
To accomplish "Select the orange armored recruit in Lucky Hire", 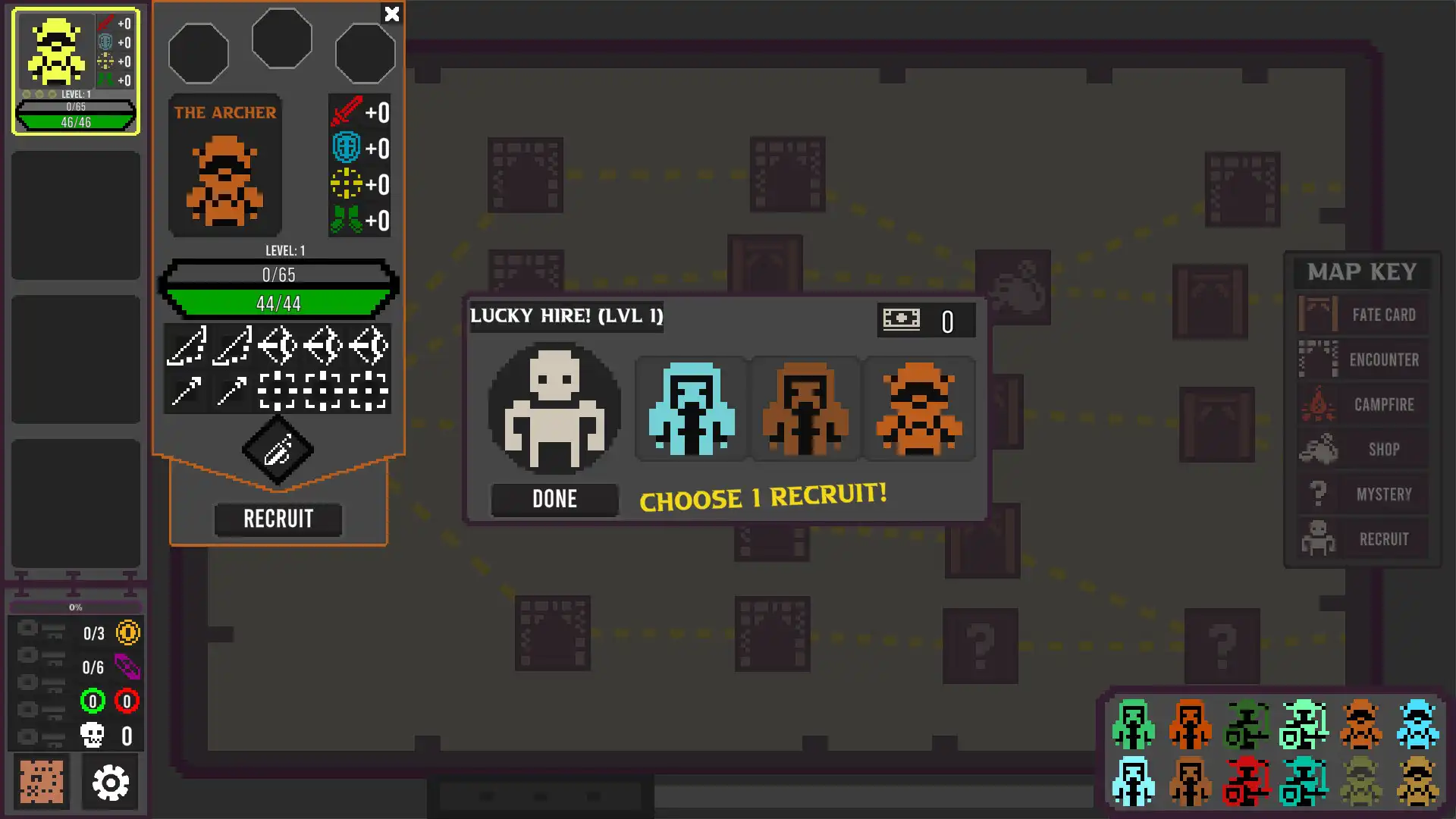I will (920, 409).
